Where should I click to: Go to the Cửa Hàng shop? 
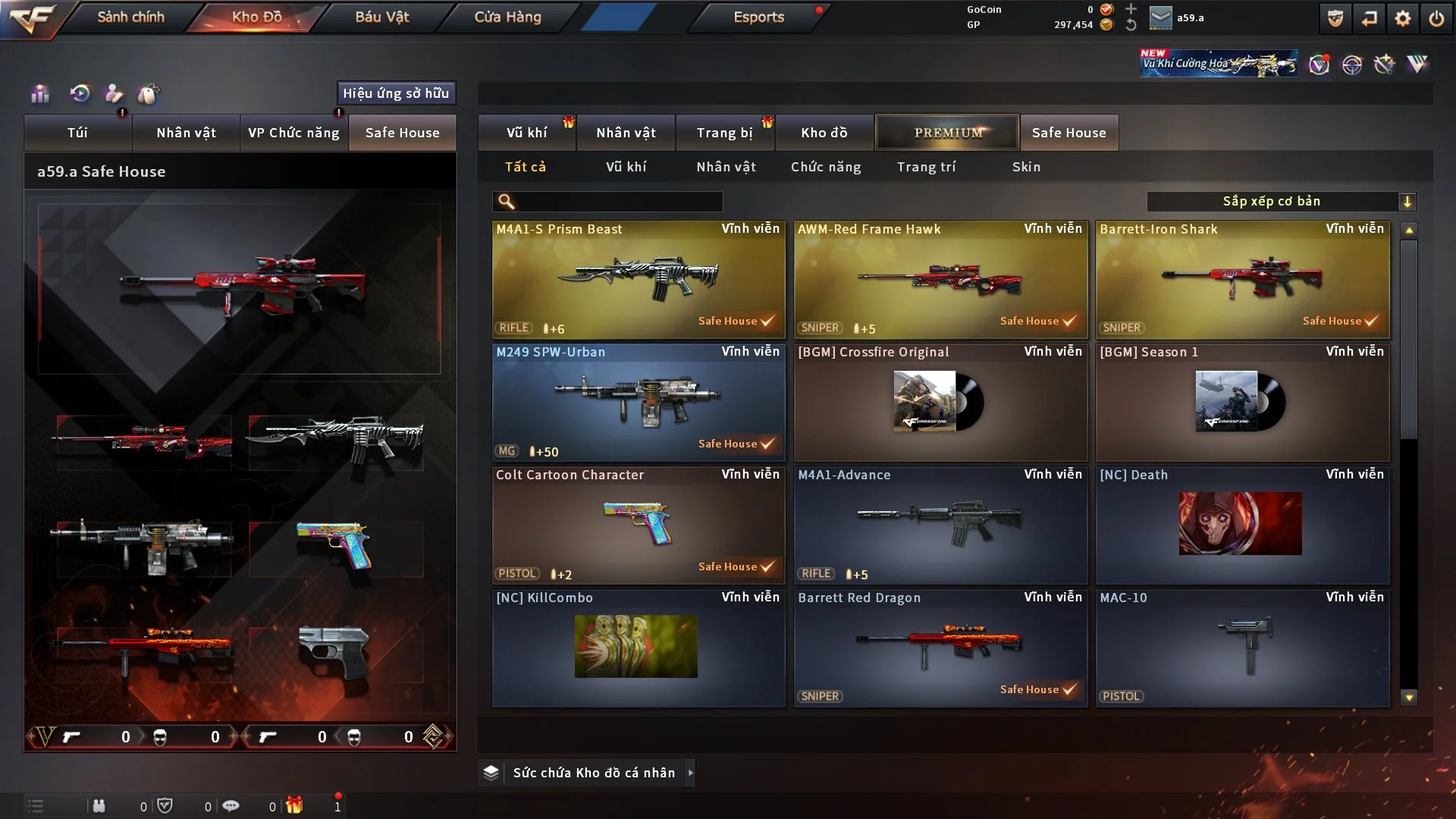click(x=507, y=17)
